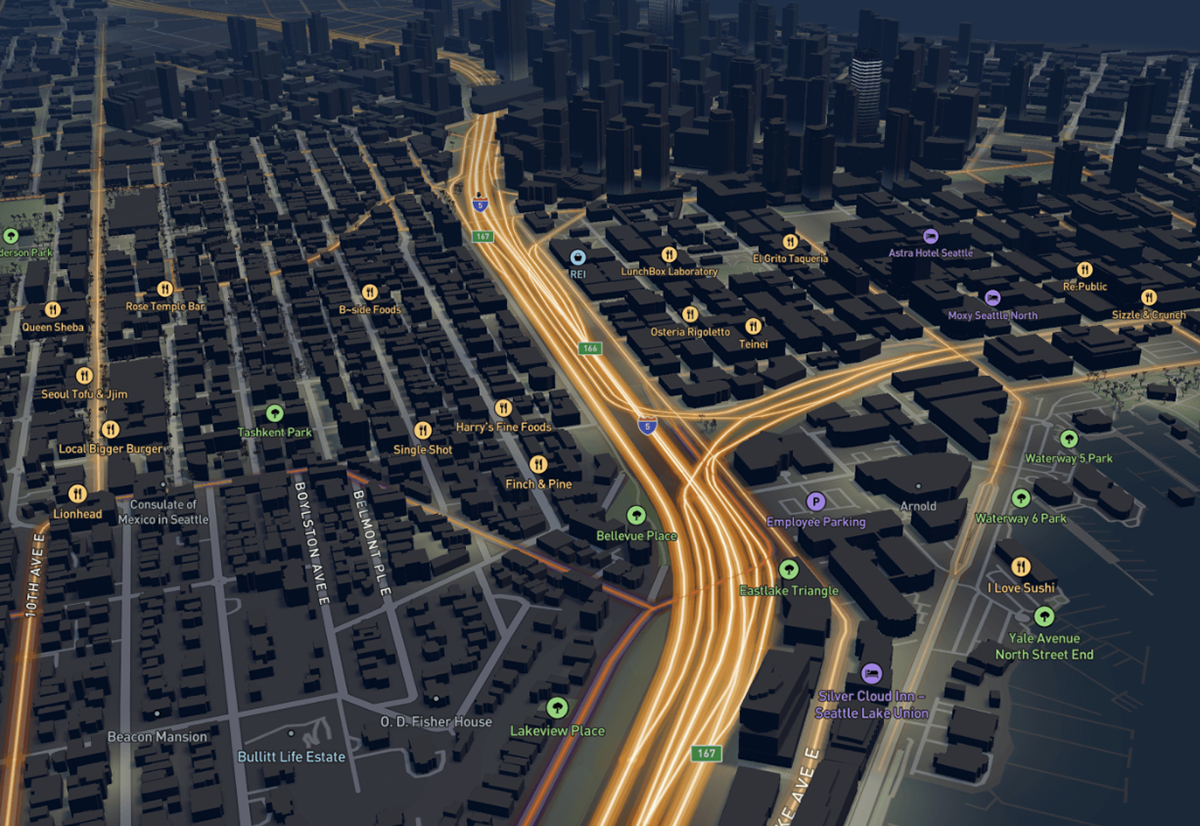This screenshot has width=1200, height=826.
Task: Open the Re:Public restaurant marker
Action: tap(1085, 269)
